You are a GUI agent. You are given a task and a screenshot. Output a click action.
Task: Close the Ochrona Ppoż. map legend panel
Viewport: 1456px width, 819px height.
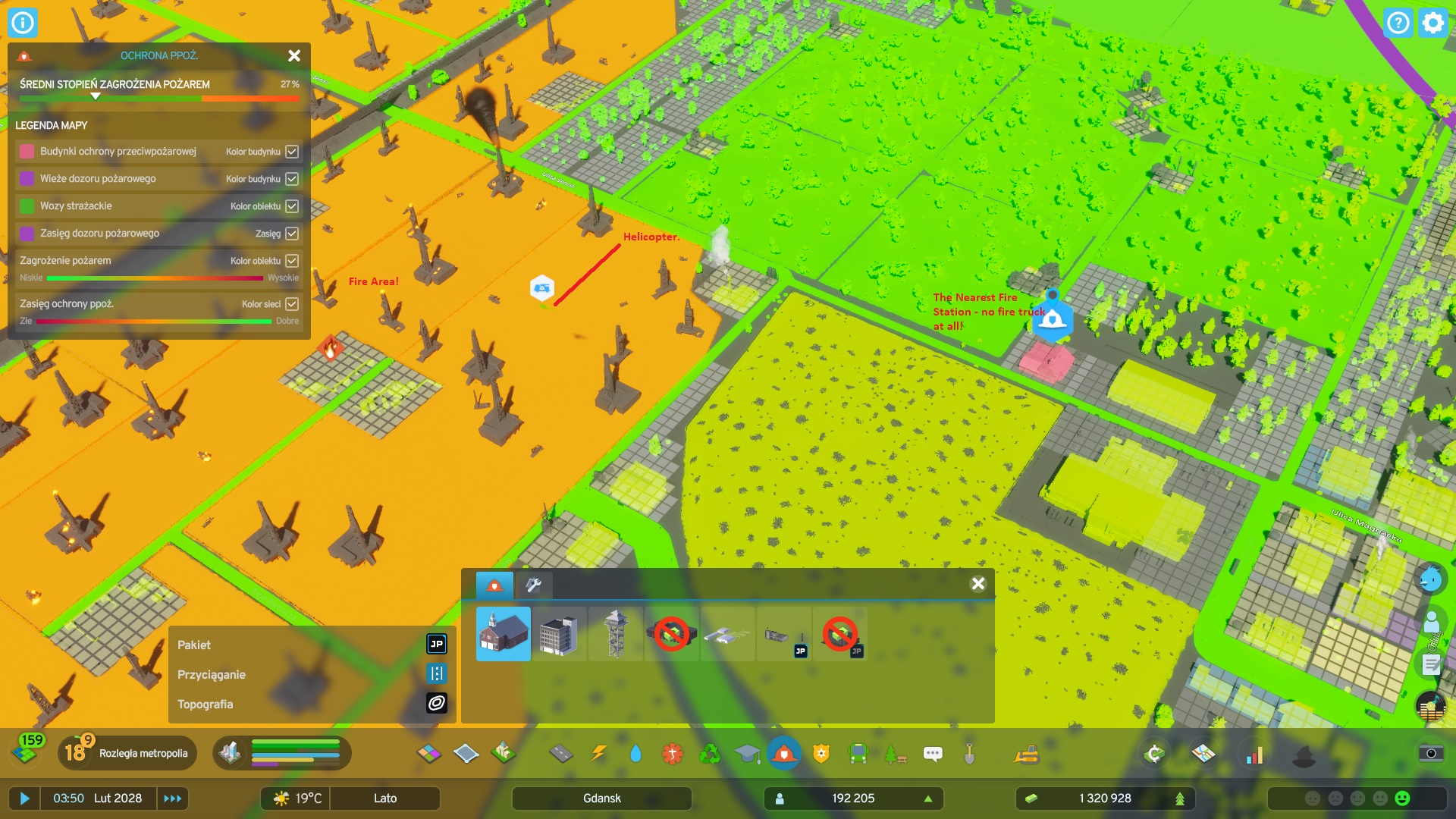pos(293,55)
